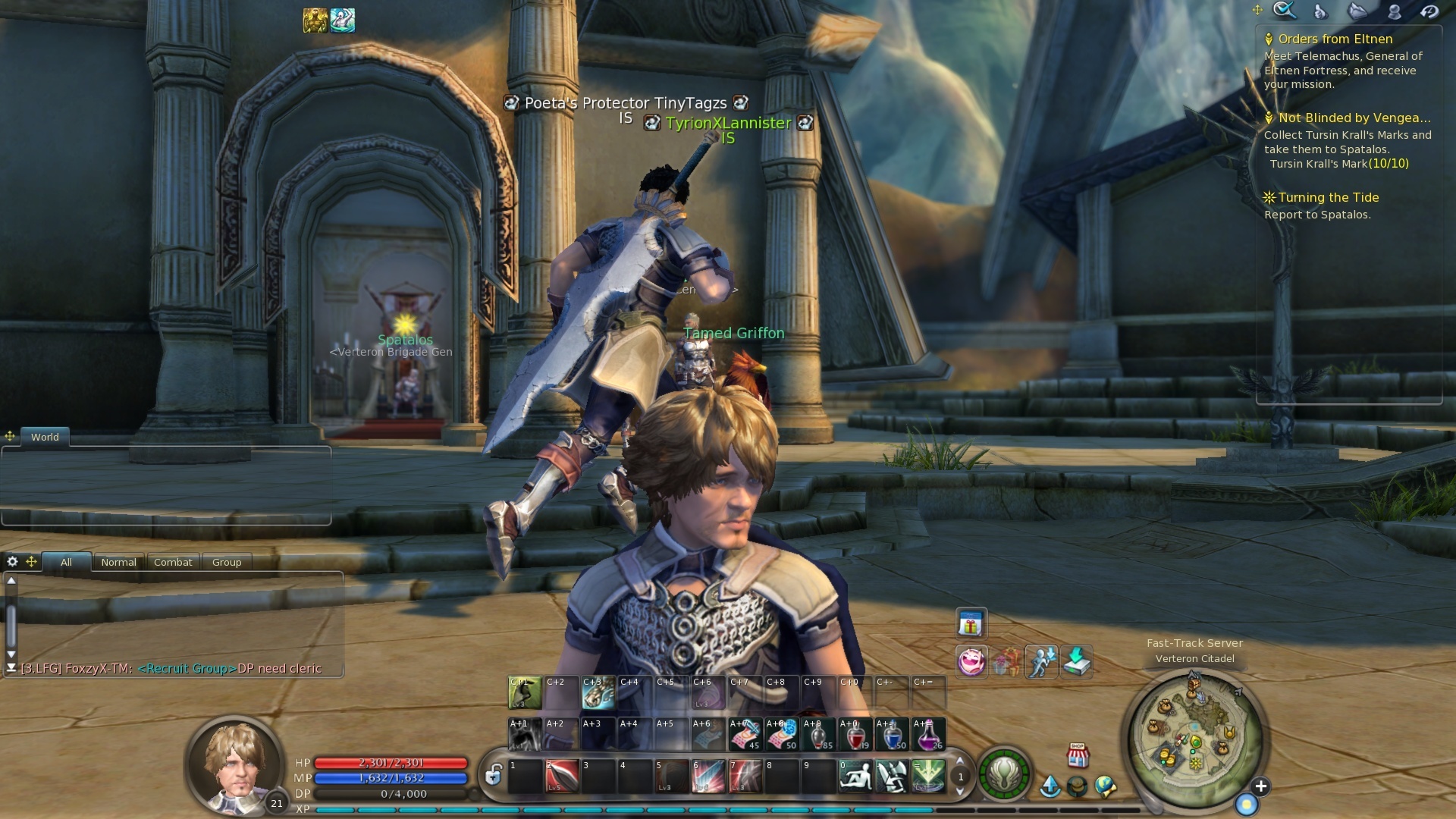Switch to the Combat chat tab
The height and width of the screenshot is (819, 1456).
click(173, 563)
